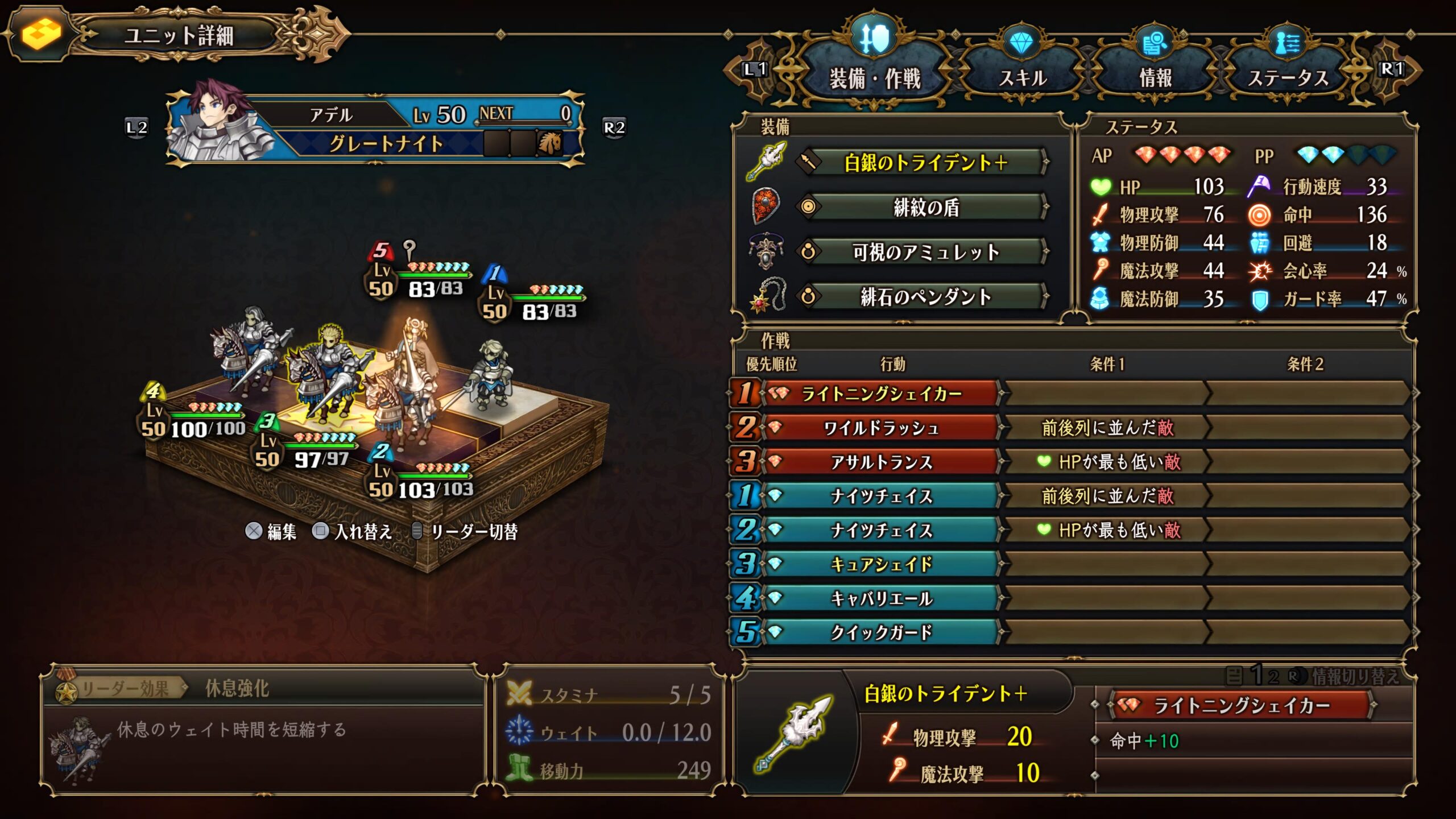Pick the キュアシェイド passive skill row

click(x=880, y=564)
